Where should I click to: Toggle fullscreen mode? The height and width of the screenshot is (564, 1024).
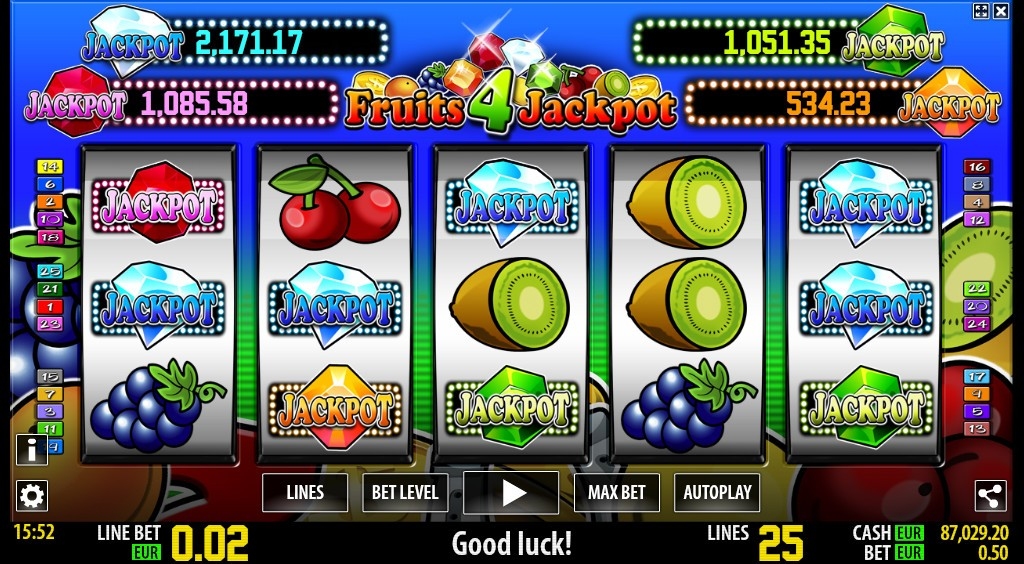click(981, 11)
